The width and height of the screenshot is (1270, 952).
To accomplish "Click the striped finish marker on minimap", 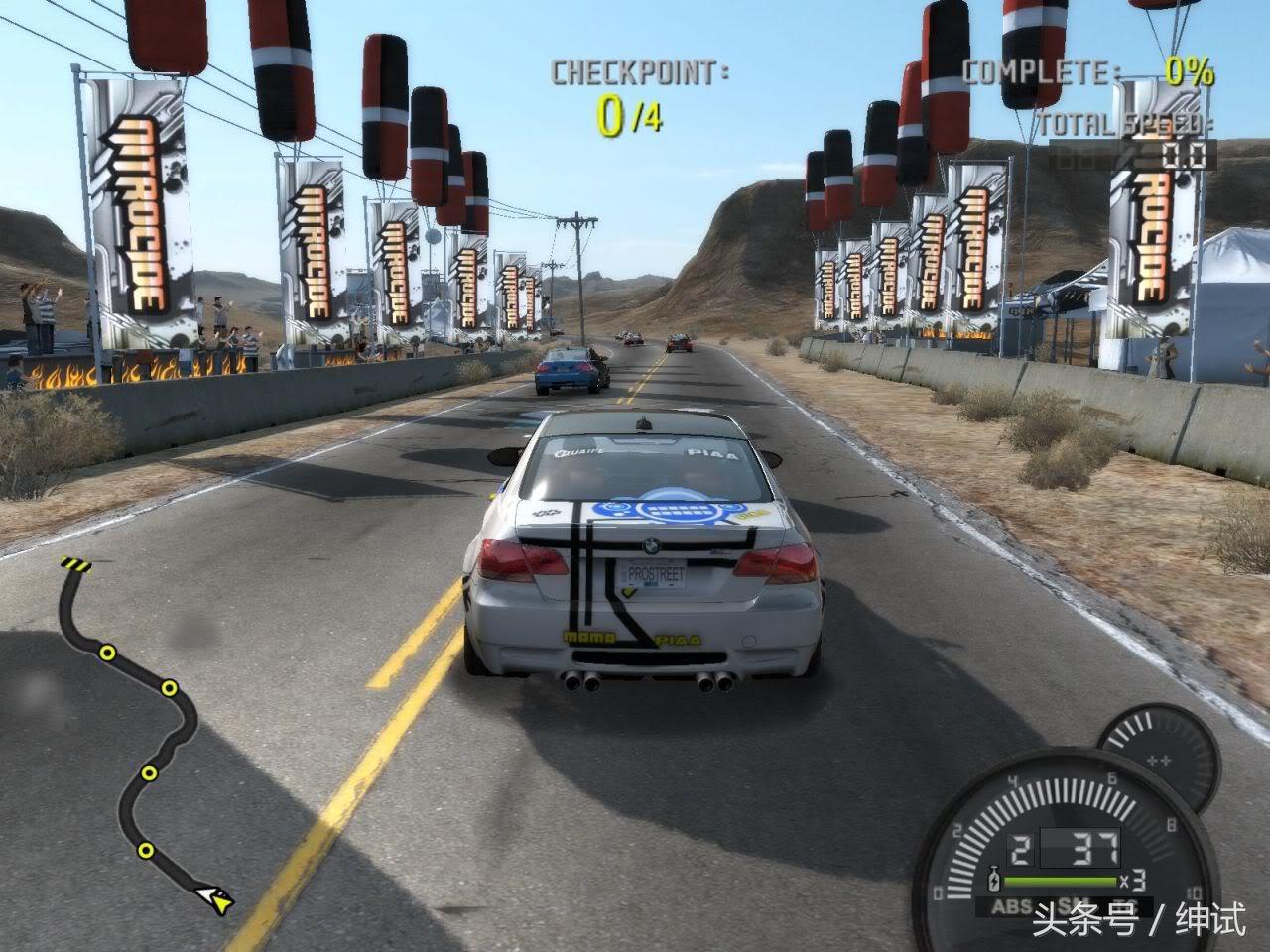I will pos(74,564).
